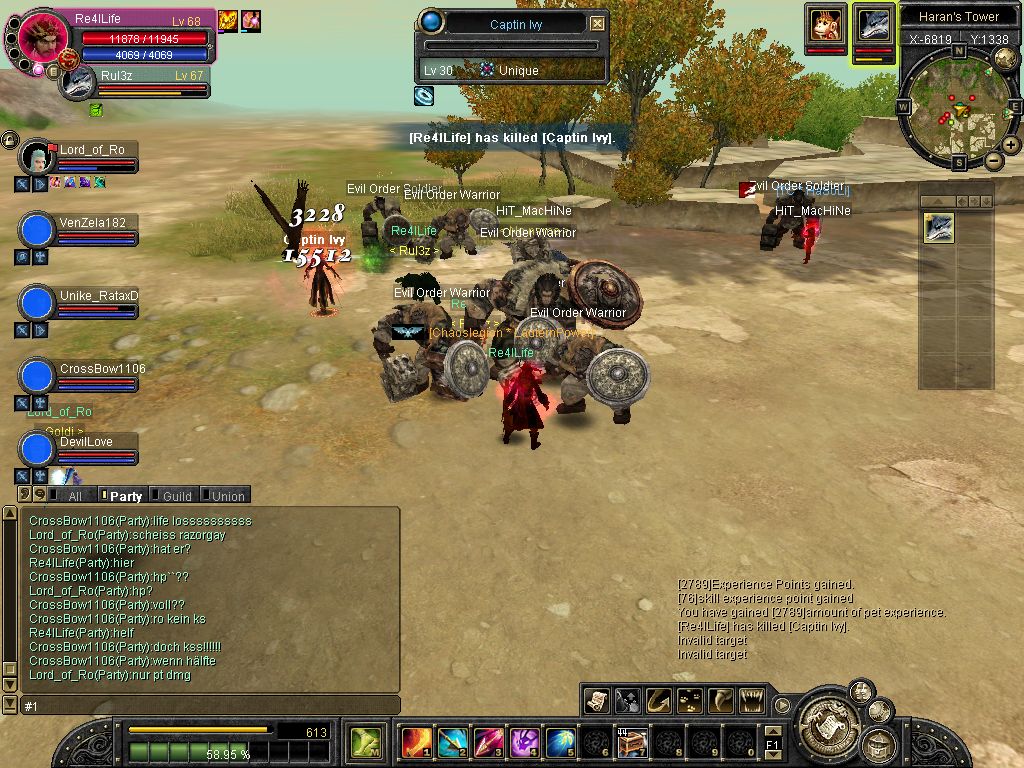Switch to the Guild chat tab
Screen dimensions: 1024x768
coord(173,495)
